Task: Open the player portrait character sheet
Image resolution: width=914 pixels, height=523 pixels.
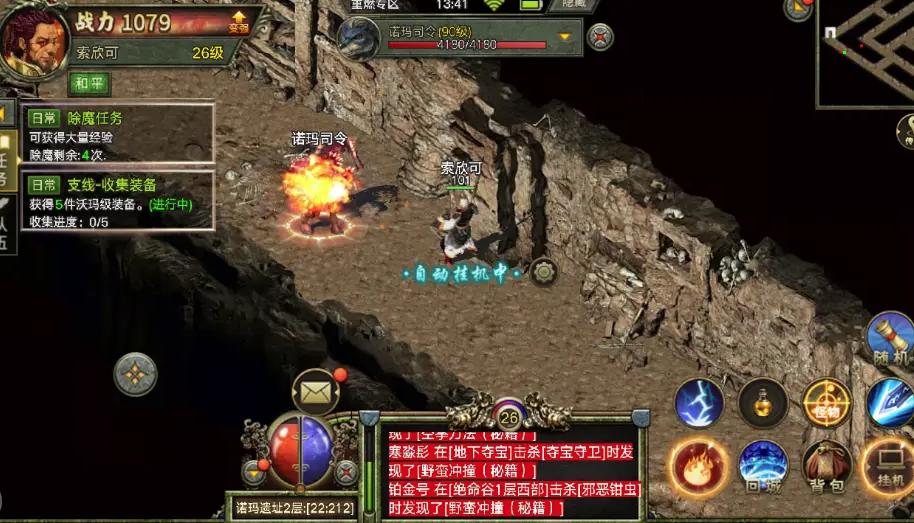Action: point(33,42)
